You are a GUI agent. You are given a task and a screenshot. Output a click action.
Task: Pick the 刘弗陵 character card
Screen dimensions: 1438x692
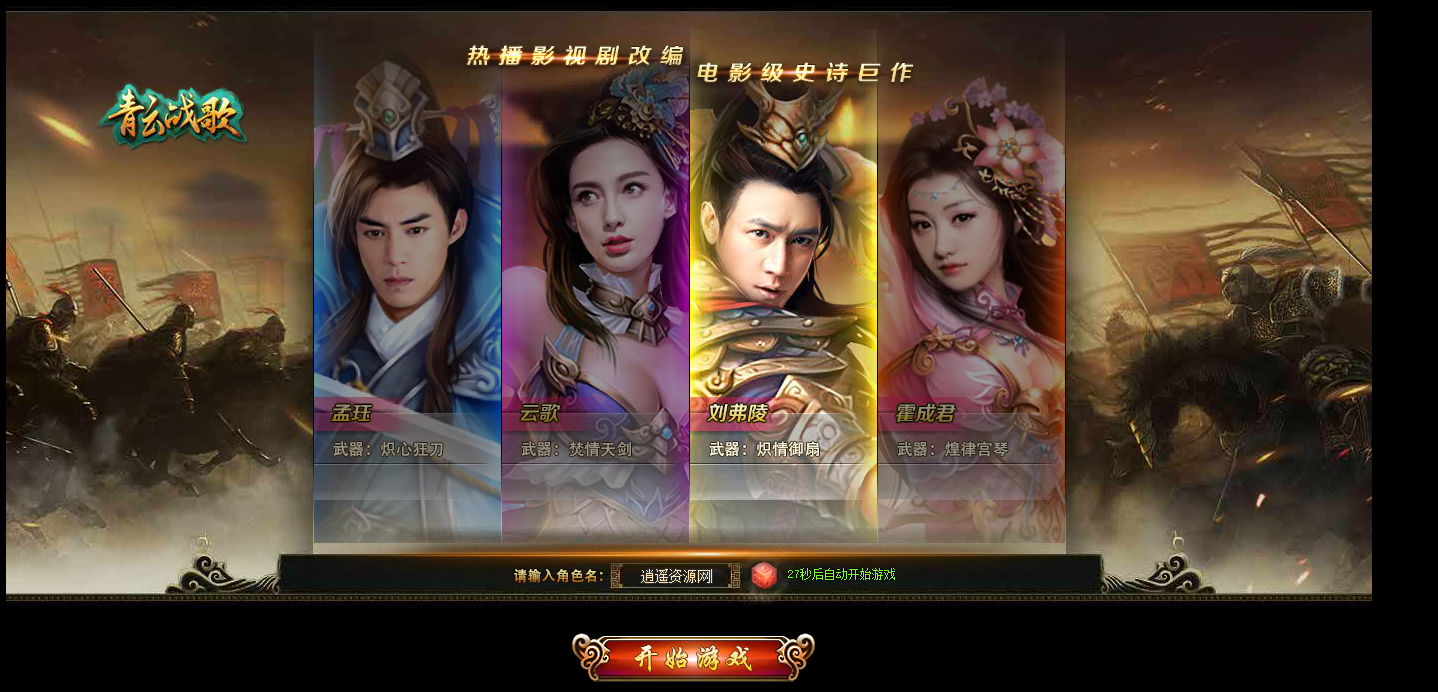[783, 290]
